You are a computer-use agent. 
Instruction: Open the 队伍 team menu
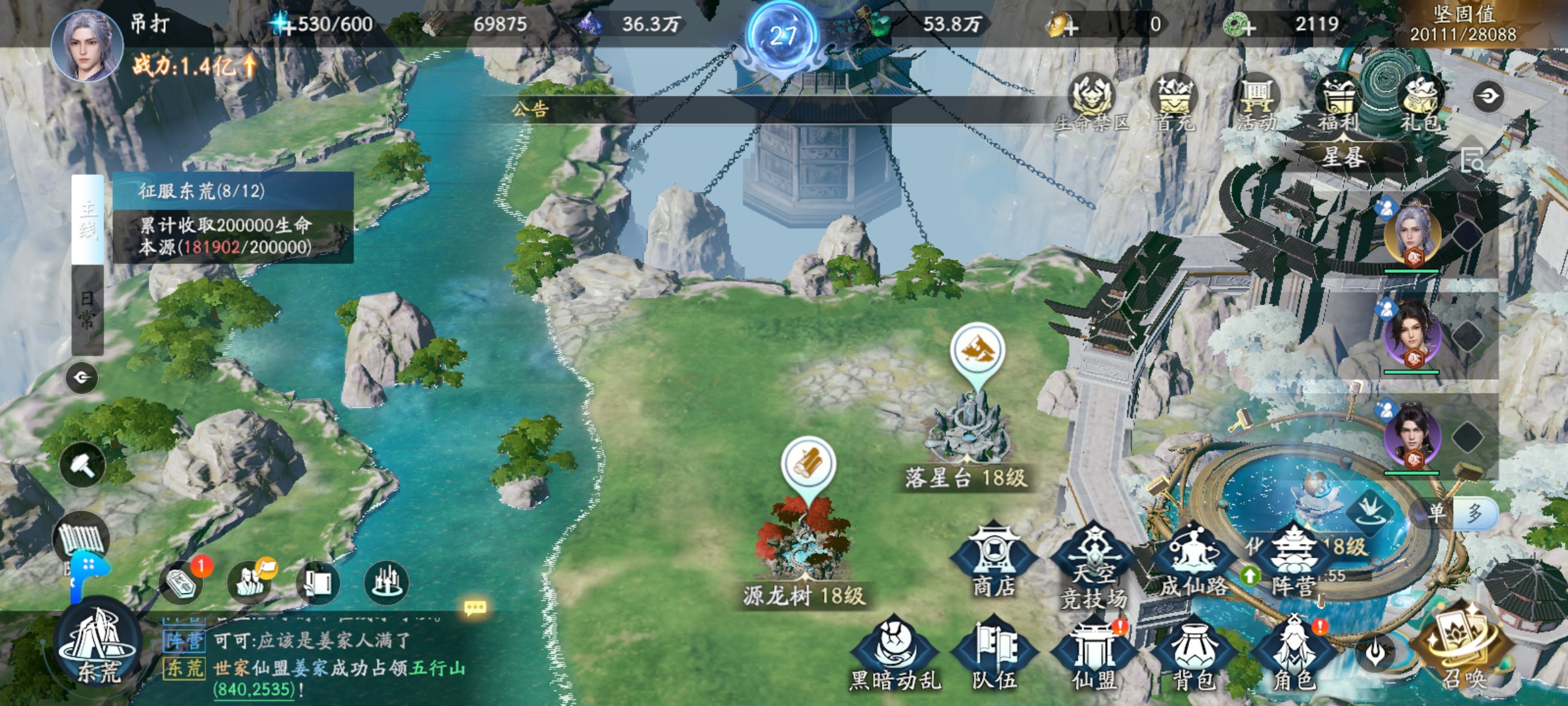(x=994, y=654)
